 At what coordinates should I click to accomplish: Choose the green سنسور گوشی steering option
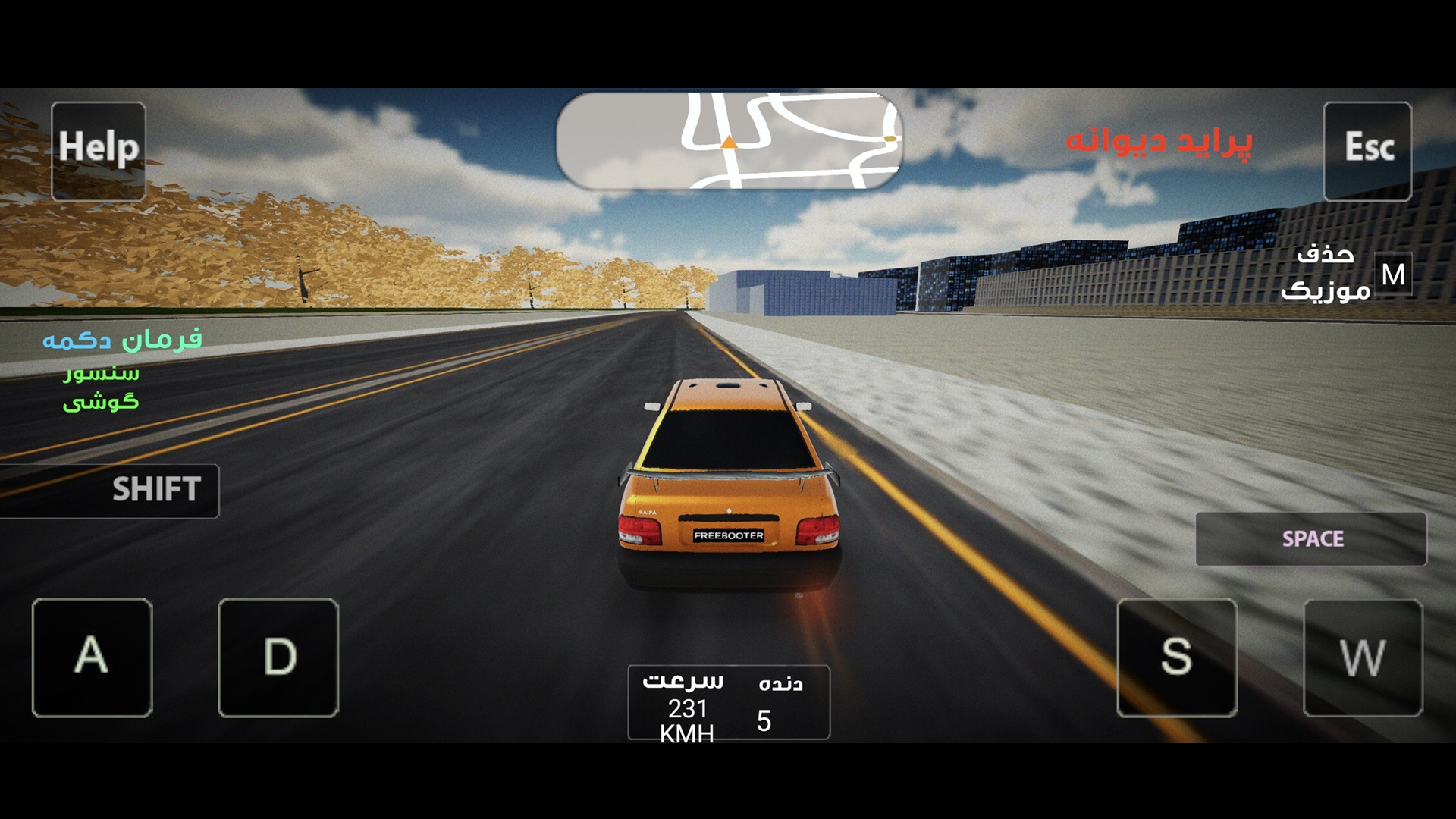[101, 388]
